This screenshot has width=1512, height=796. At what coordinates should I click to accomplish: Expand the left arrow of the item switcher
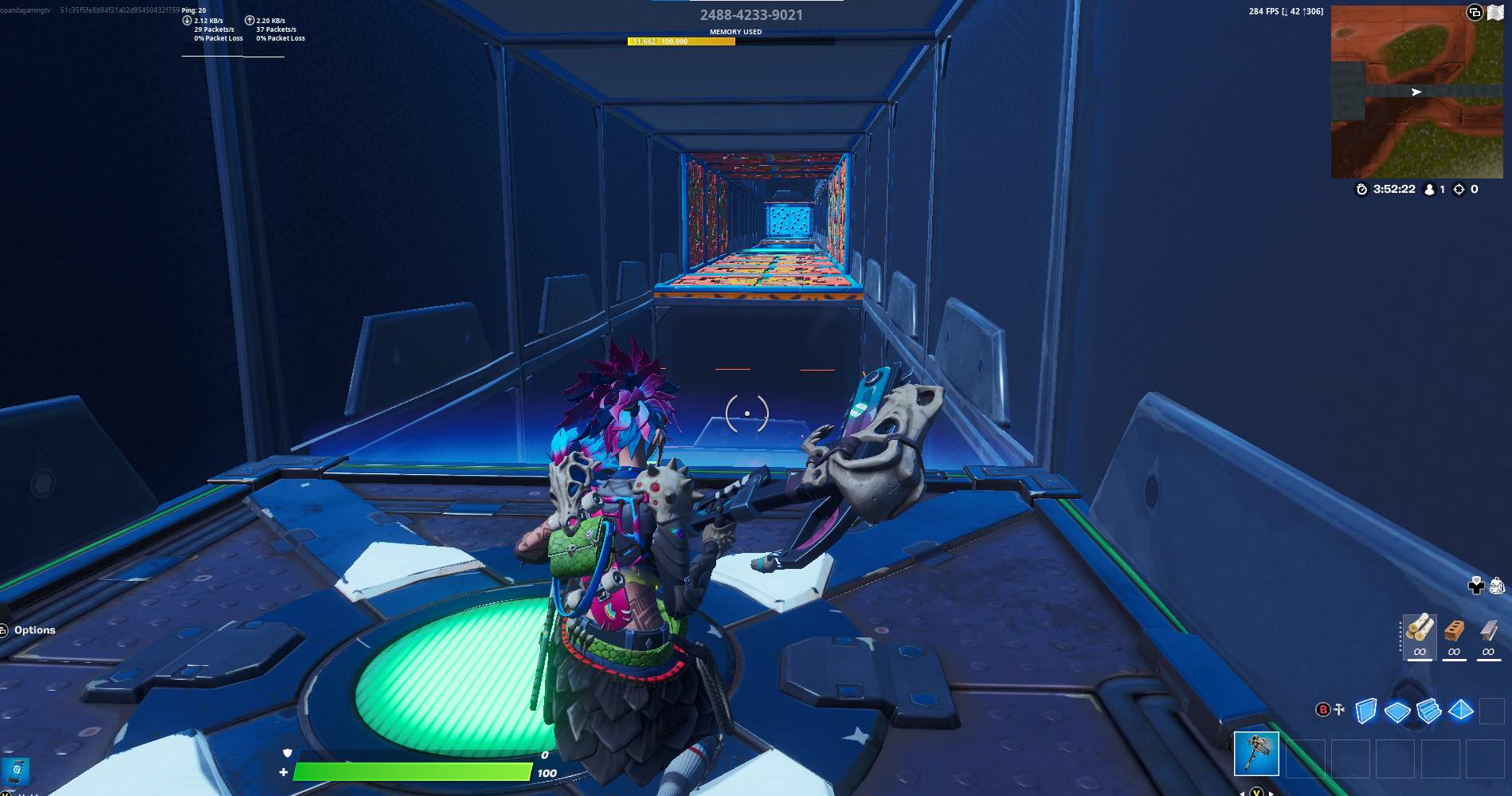pos(1242,793)
